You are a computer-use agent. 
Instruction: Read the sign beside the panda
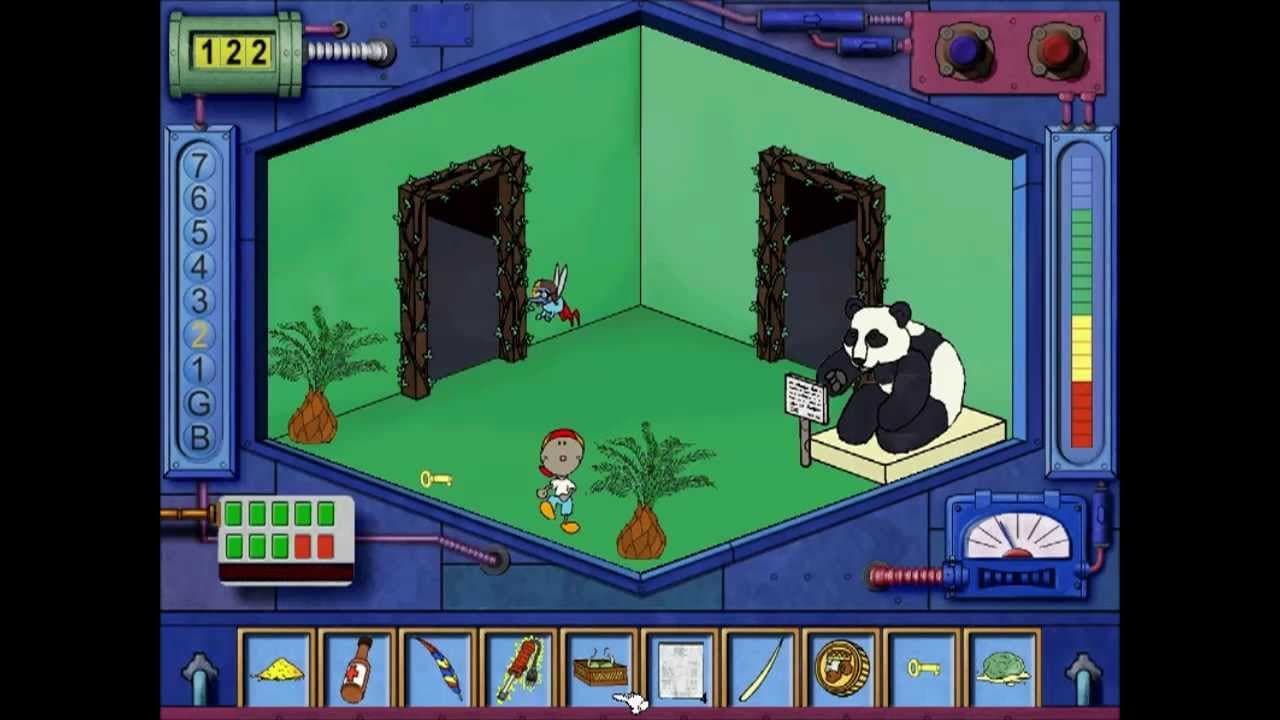click(x=806, y=398)
